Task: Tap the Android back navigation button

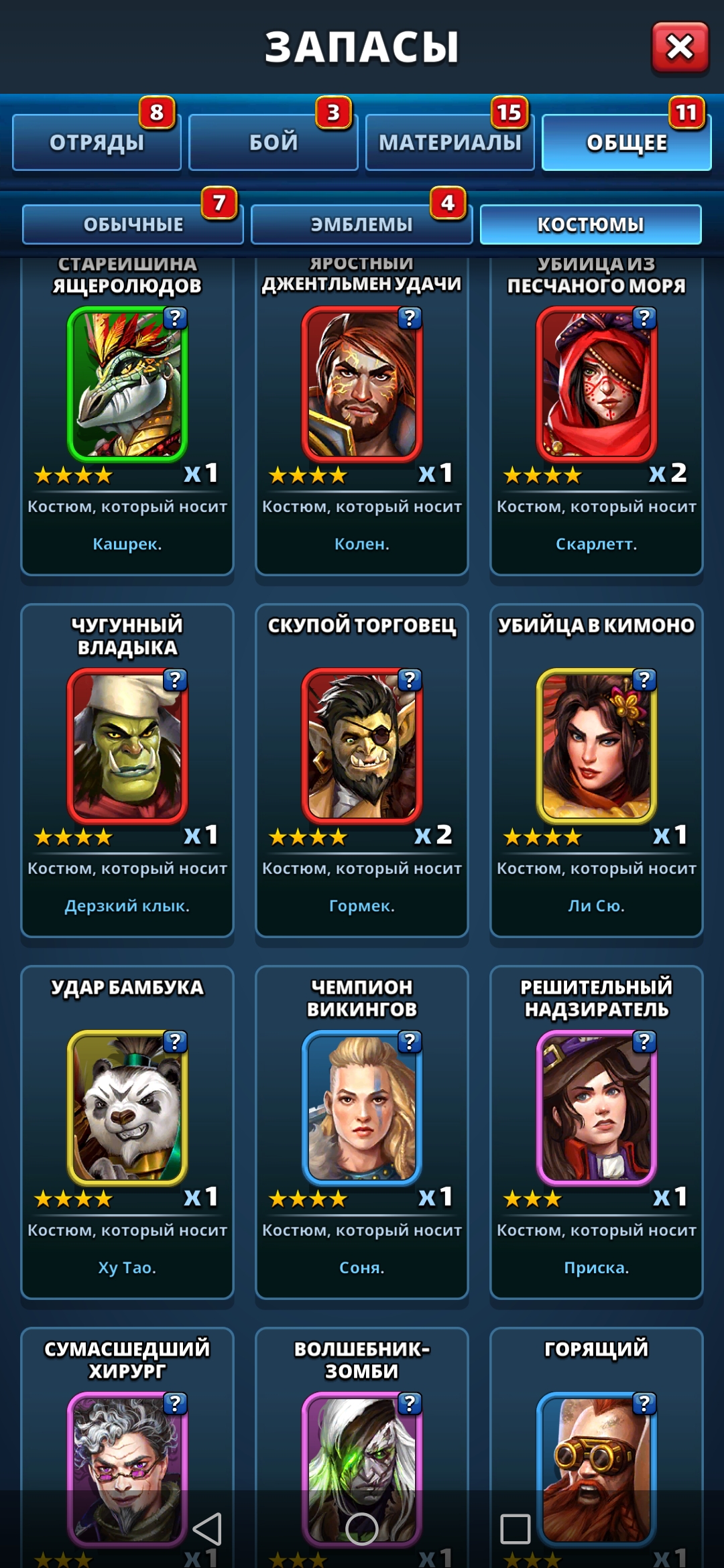Action: (x=207, y=1528)
